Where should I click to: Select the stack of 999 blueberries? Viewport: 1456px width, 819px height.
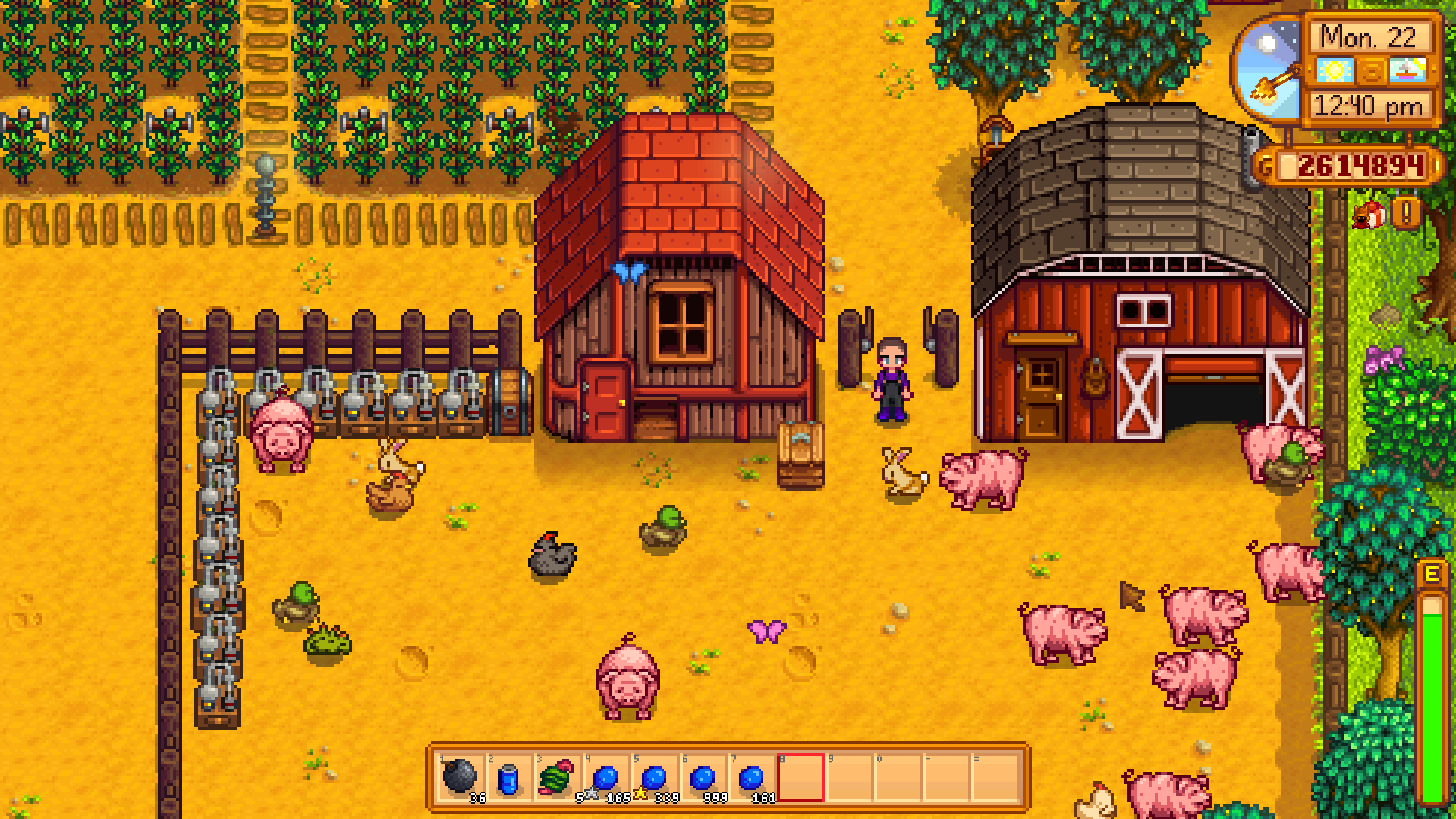(703, 780)
